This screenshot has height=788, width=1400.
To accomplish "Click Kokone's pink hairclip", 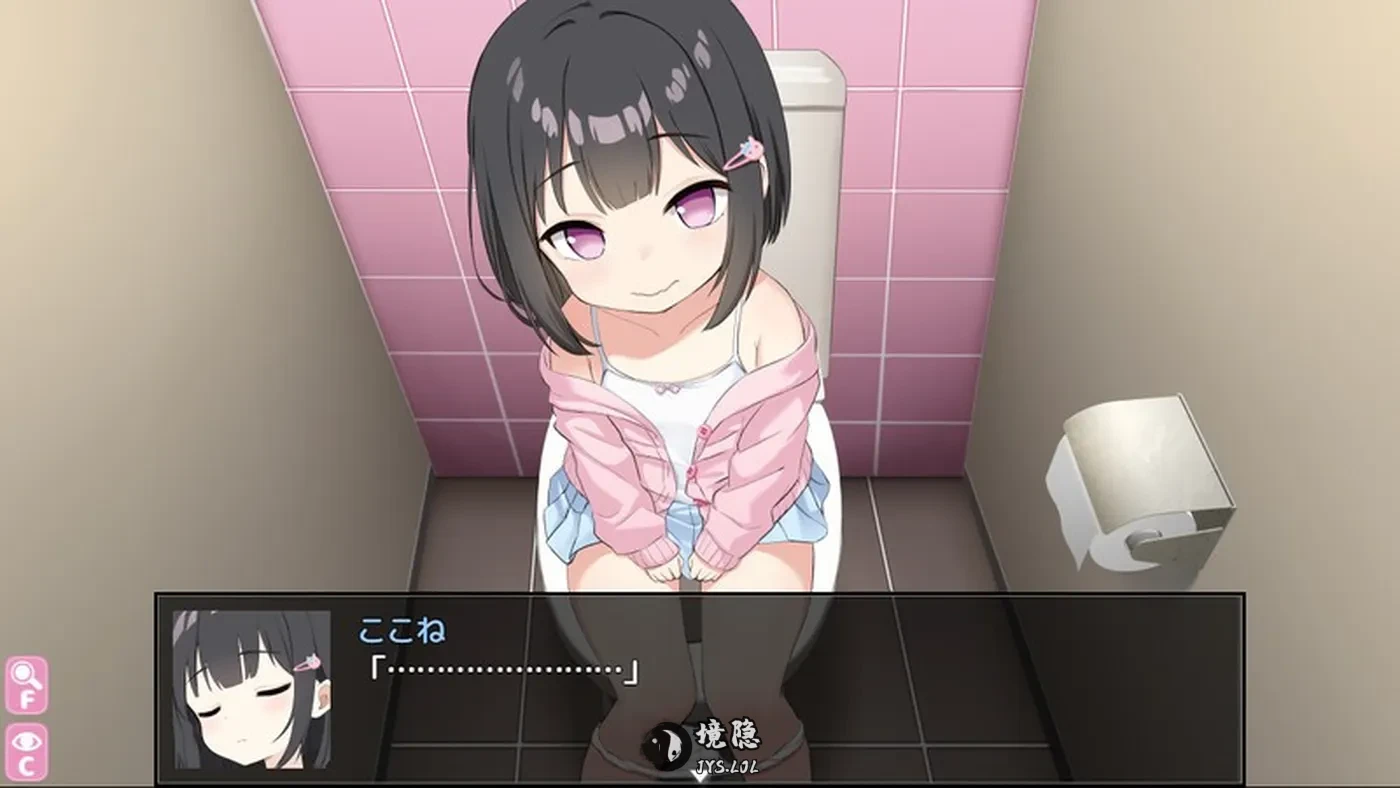I will tap(745, 148).
